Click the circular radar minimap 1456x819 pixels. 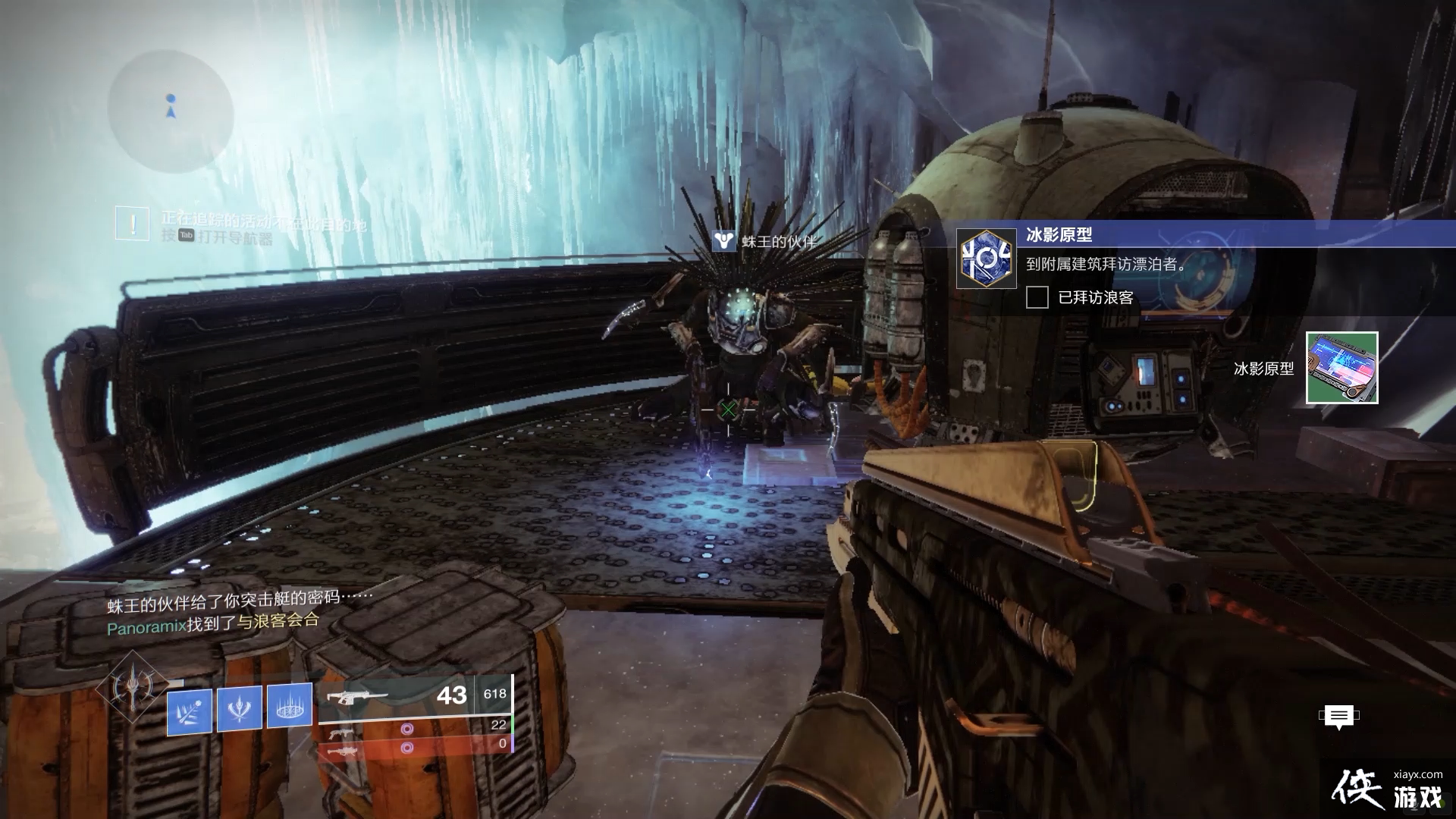[x=171, y=111]
